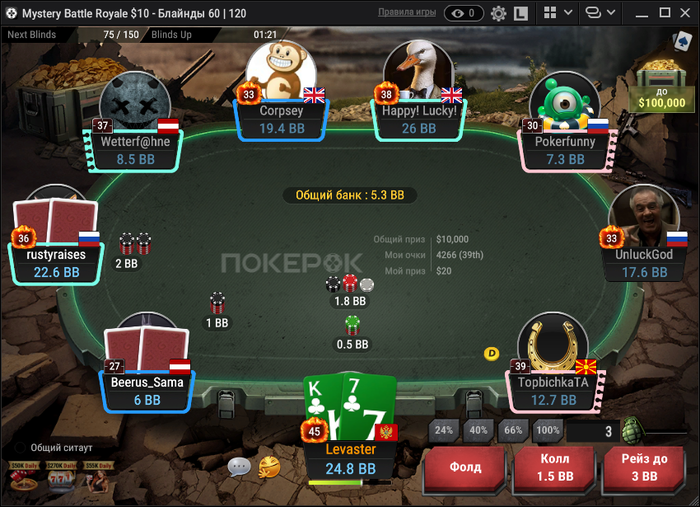The image size is (700, 507).
Task: Click the $100,000 treasure chest prize
Action: click(662, 82)
